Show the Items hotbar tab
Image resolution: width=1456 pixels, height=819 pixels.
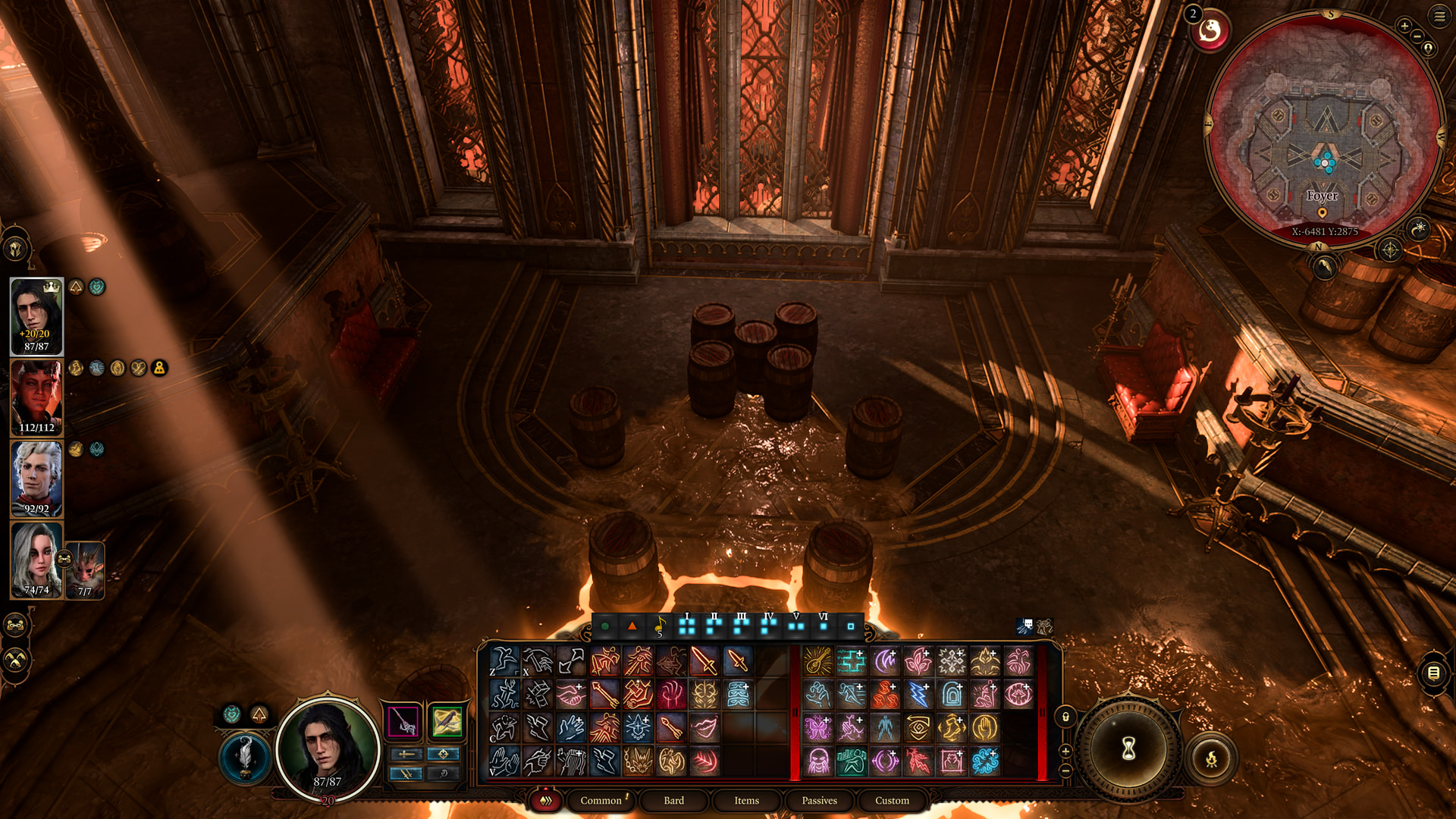pyautogui.click(x=746, y=800)
